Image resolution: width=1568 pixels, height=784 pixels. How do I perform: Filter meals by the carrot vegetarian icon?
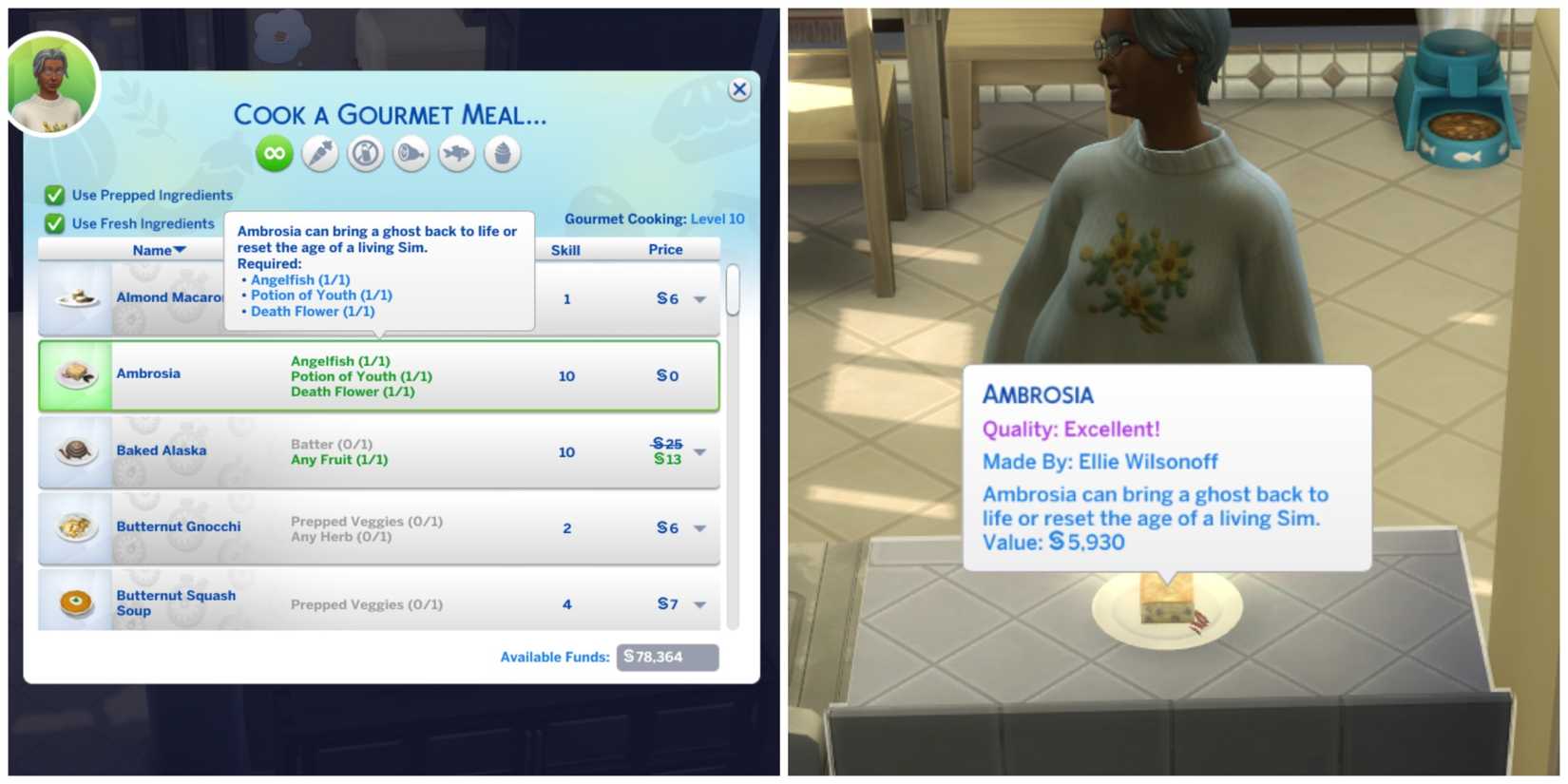click(x=319, y=153)
